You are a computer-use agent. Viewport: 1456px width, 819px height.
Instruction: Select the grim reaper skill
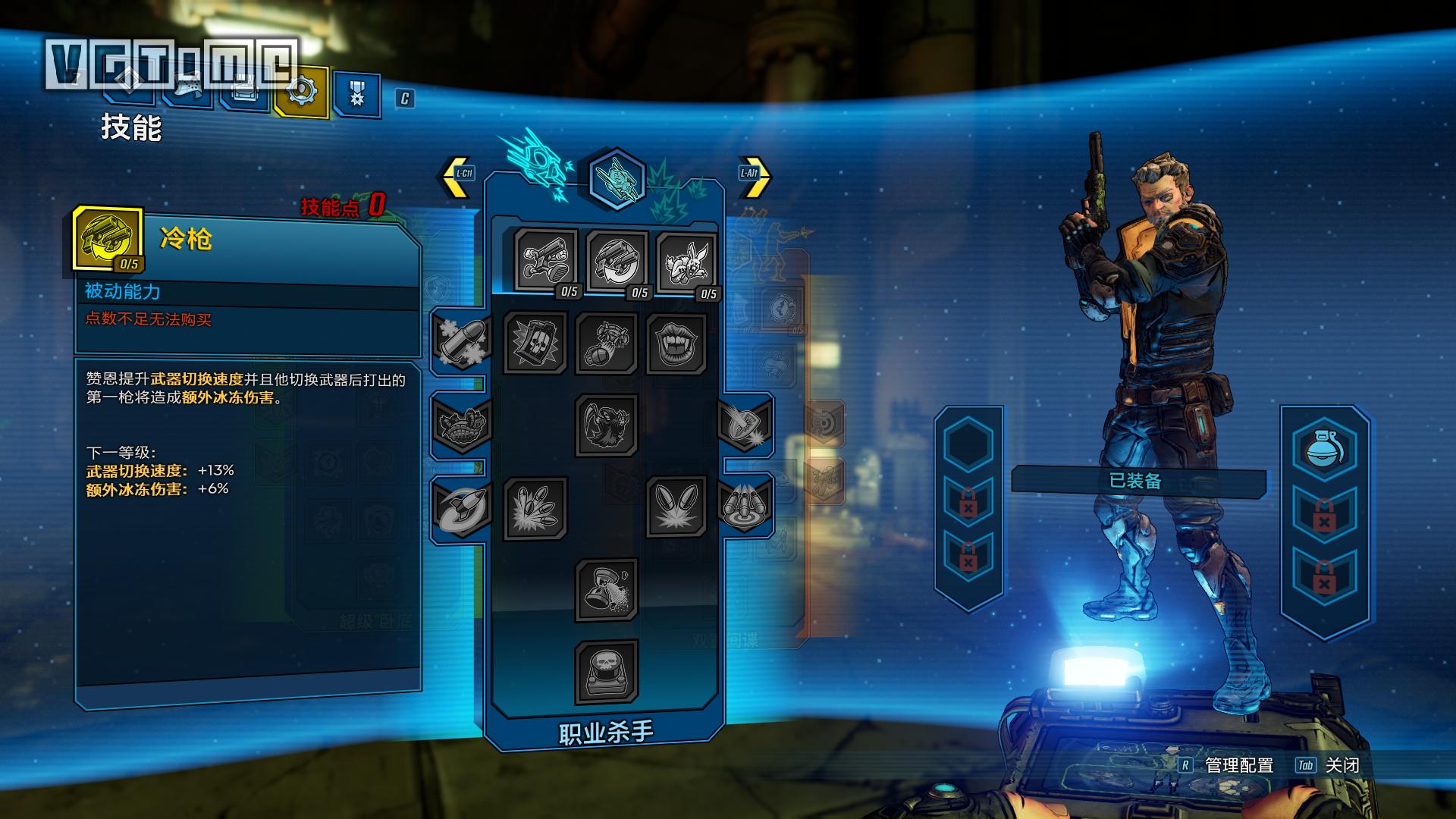pyautogui.click(x=606, y=425)
